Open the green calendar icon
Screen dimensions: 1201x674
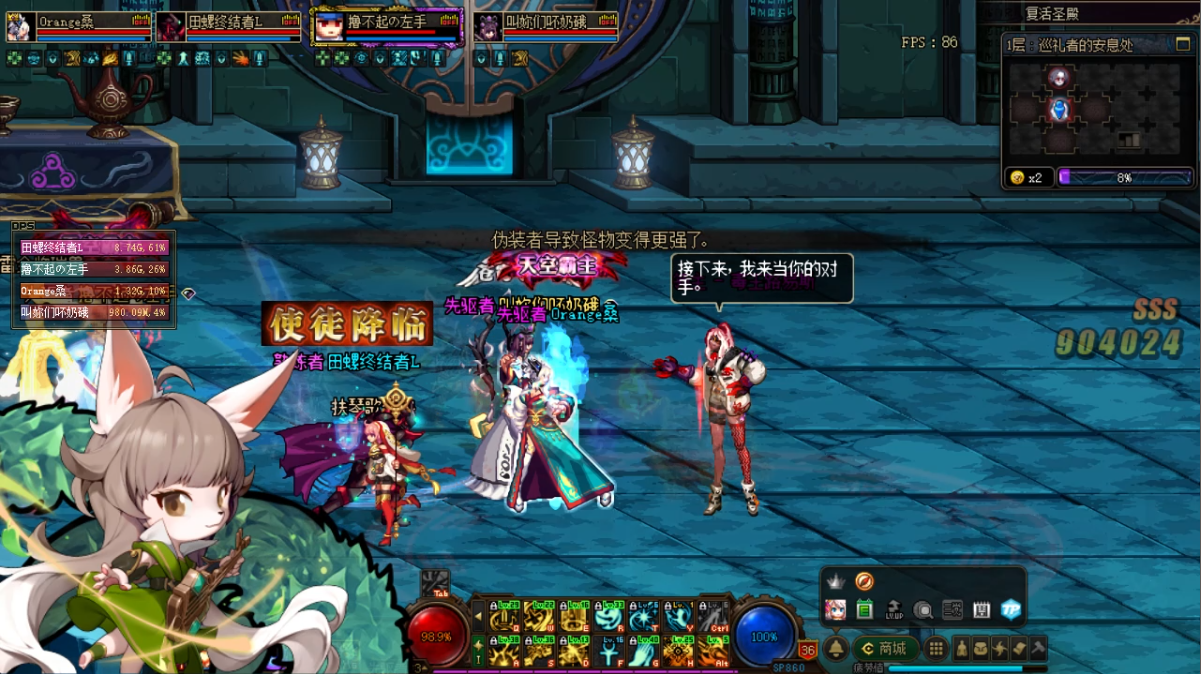point(865,609)
